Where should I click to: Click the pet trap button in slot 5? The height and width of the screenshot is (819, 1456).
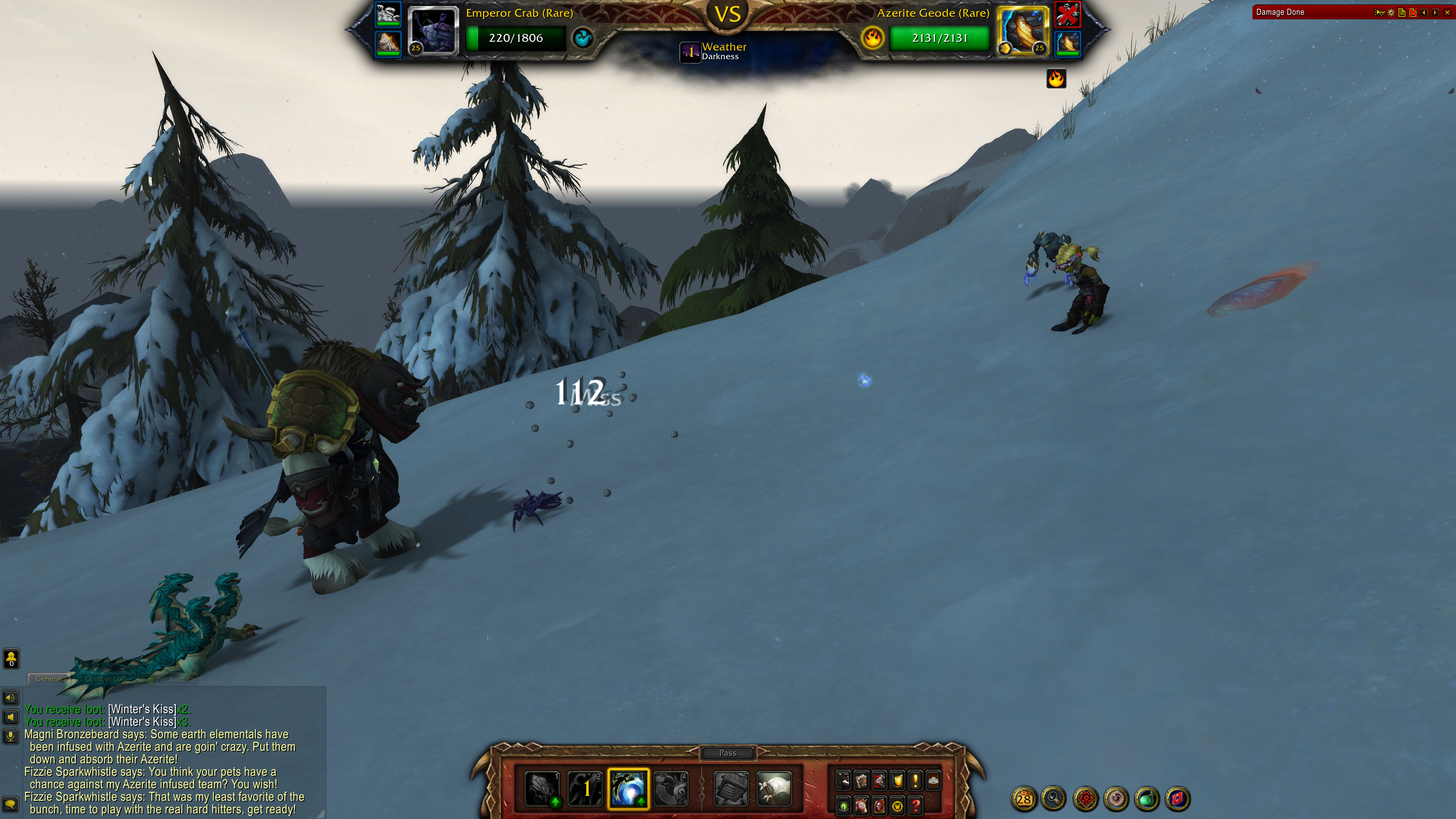tap(731, 788)
